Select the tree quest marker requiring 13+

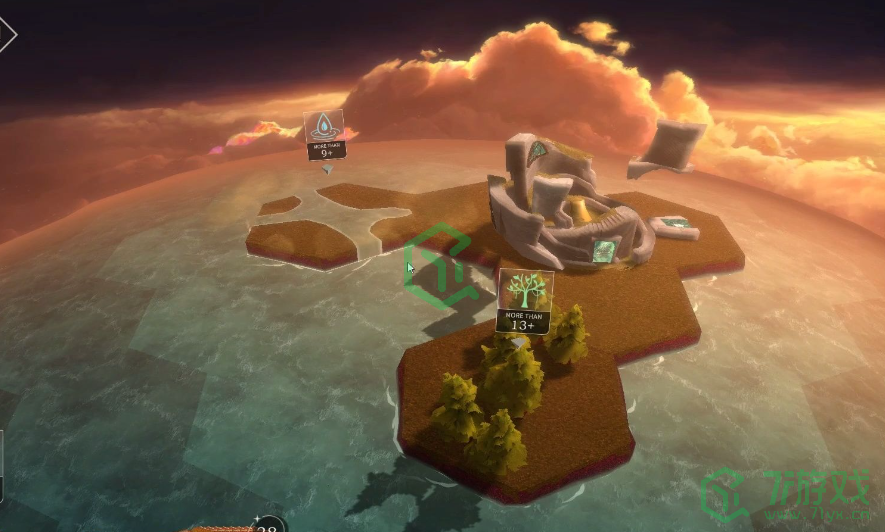525,301
